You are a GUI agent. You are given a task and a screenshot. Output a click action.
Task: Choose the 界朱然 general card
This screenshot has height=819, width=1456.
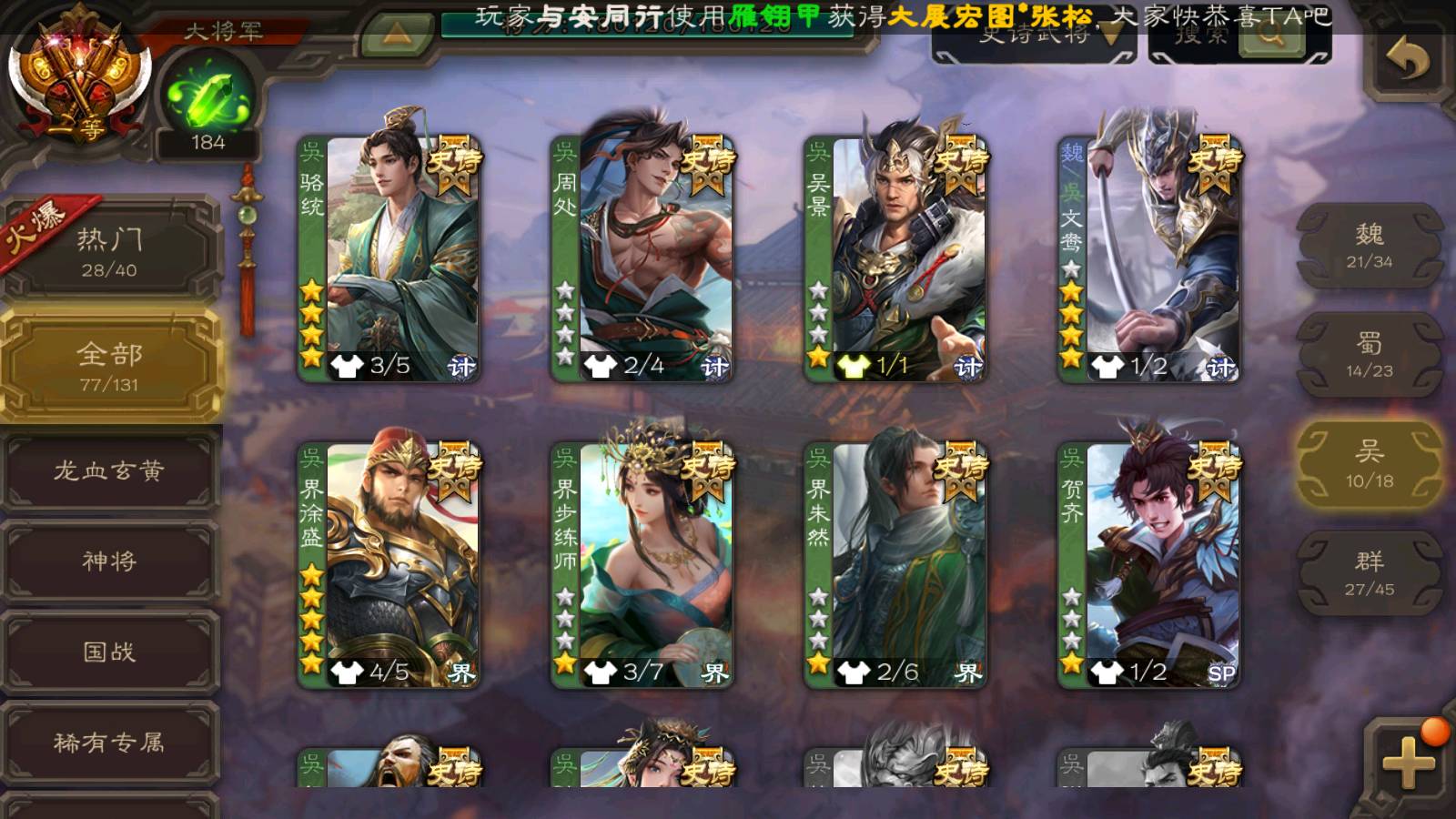coord(895,564)
